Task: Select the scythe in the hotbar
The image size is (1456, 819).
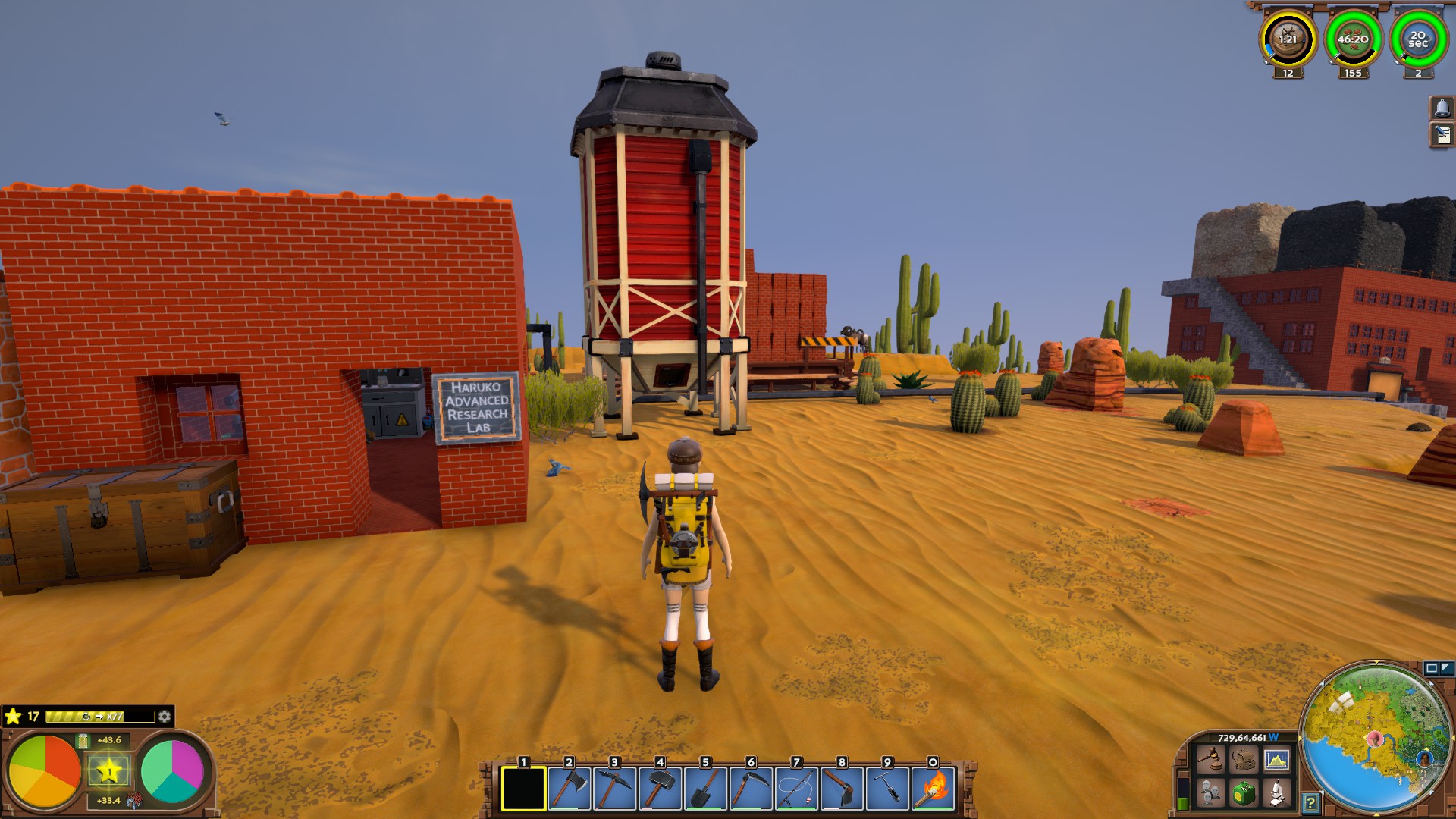Action: click(751, 789)
